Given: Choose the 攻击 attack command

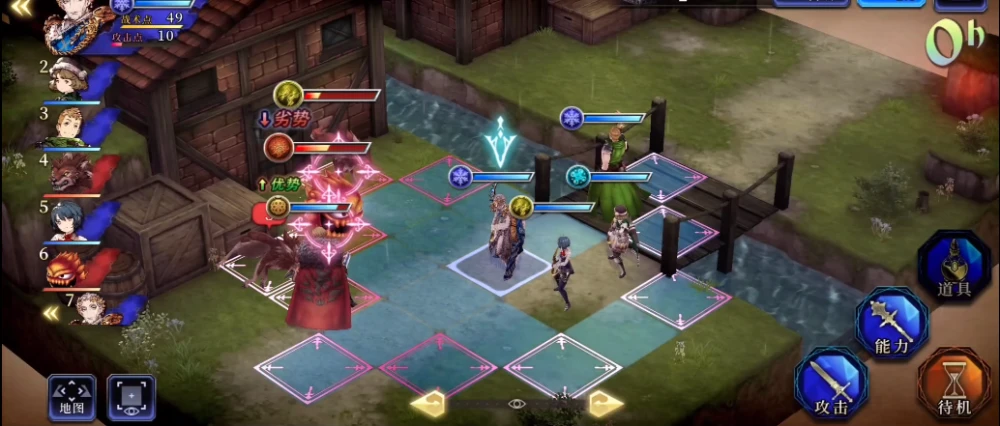Looking at the screenshot, I should (832, 382).
